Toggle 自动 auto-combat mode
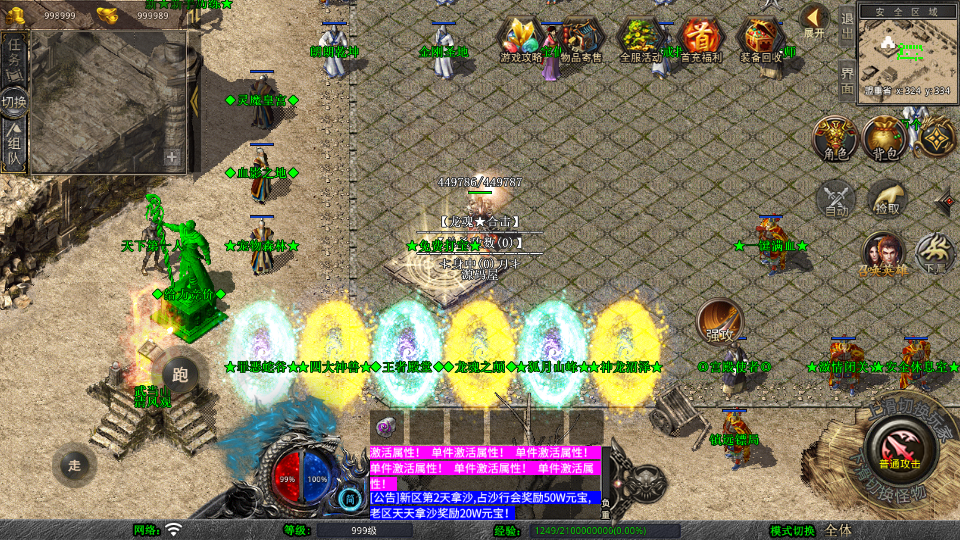The image size is (960, 540). tap(835, 198)
